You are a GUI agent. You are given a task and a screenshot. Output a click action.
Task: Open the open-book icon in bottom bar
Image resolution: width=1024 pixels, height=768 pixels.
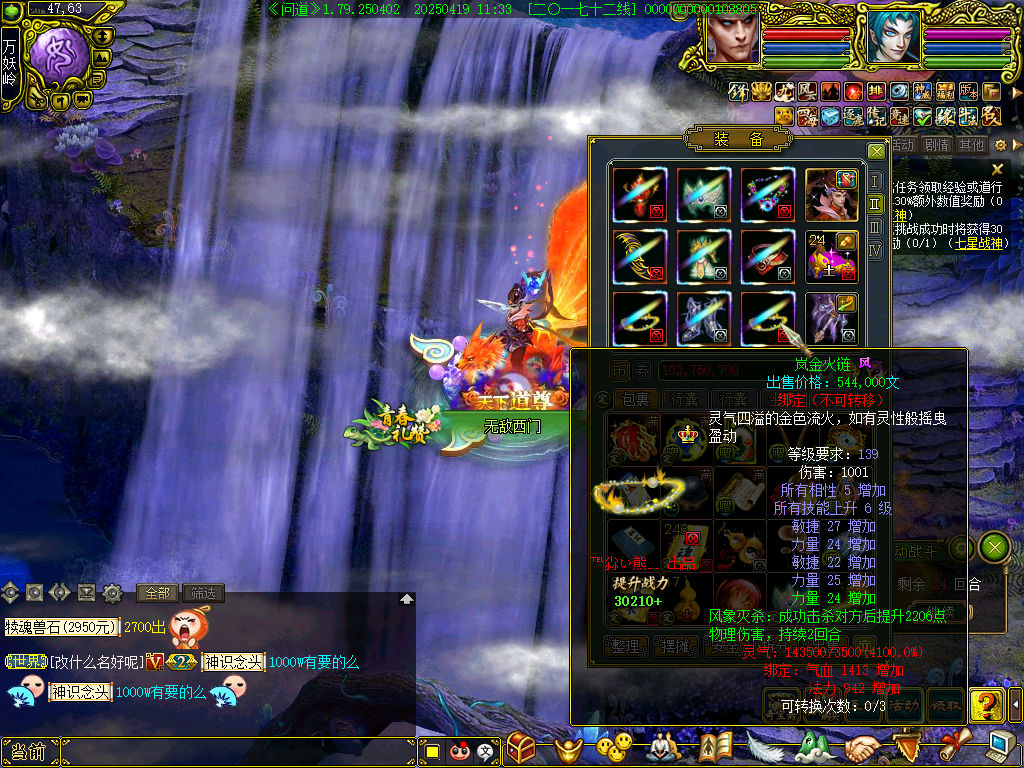(x=715, y=747)
